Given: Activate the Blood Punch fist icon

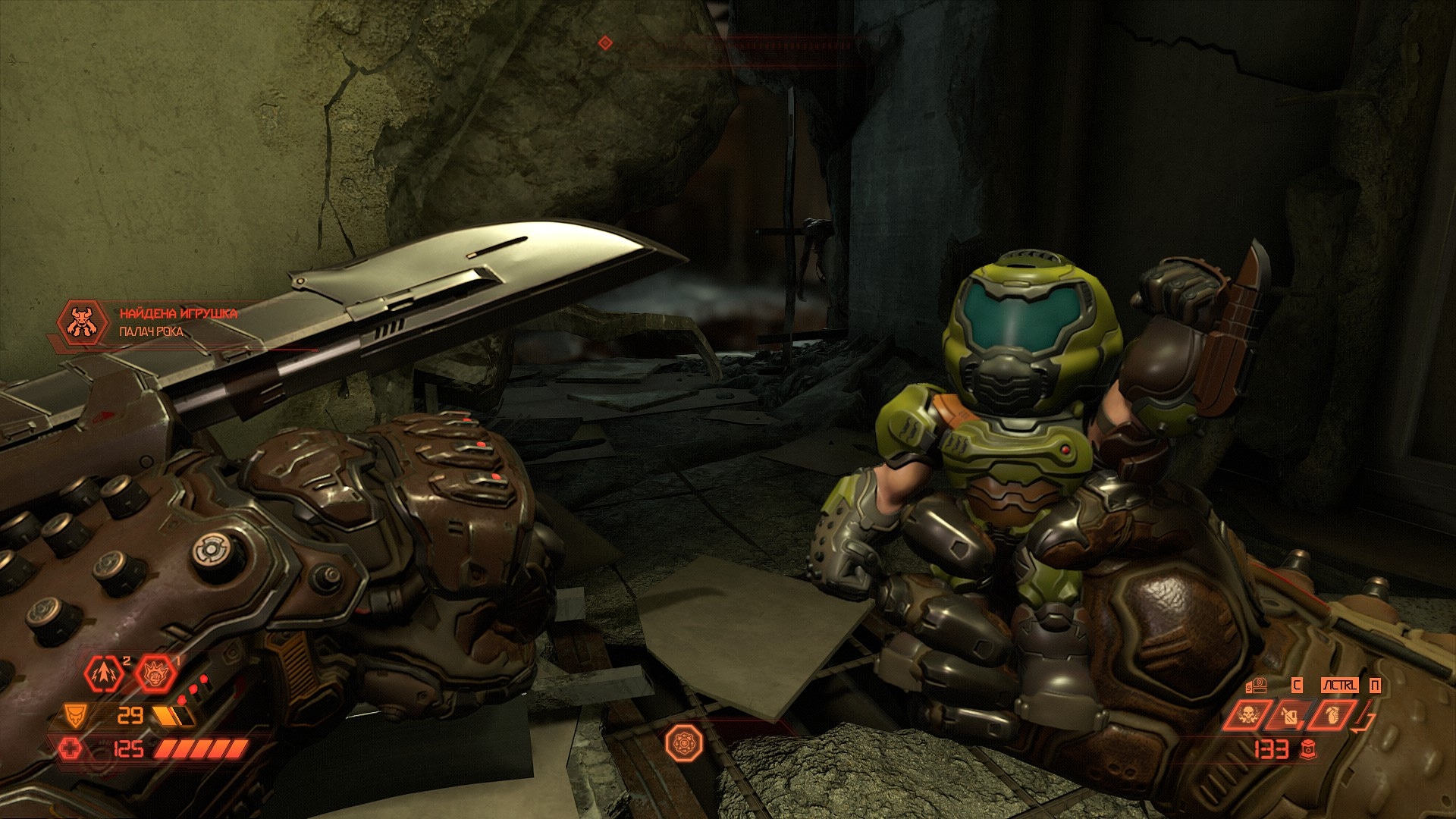Looking at the screenshot, I should point(155,673).
